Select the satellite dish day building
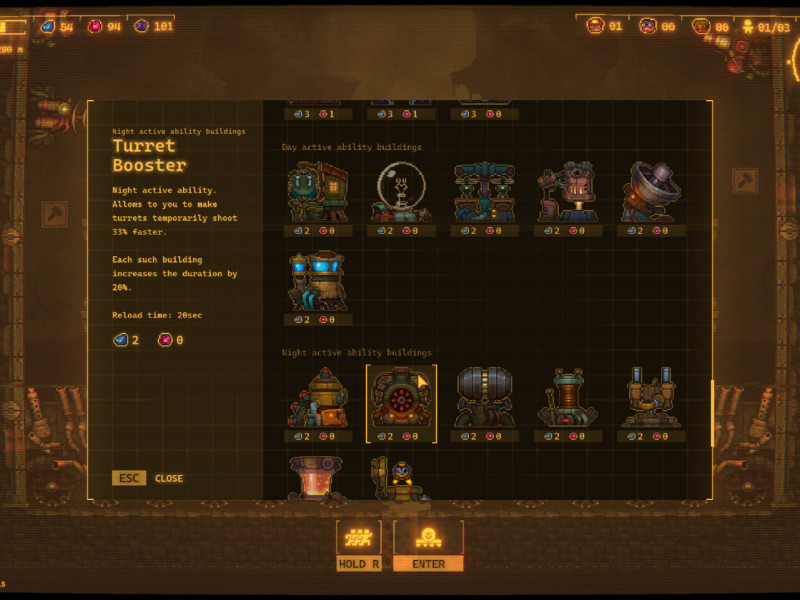This screenshot has width=800, height=600. (651, 192)
